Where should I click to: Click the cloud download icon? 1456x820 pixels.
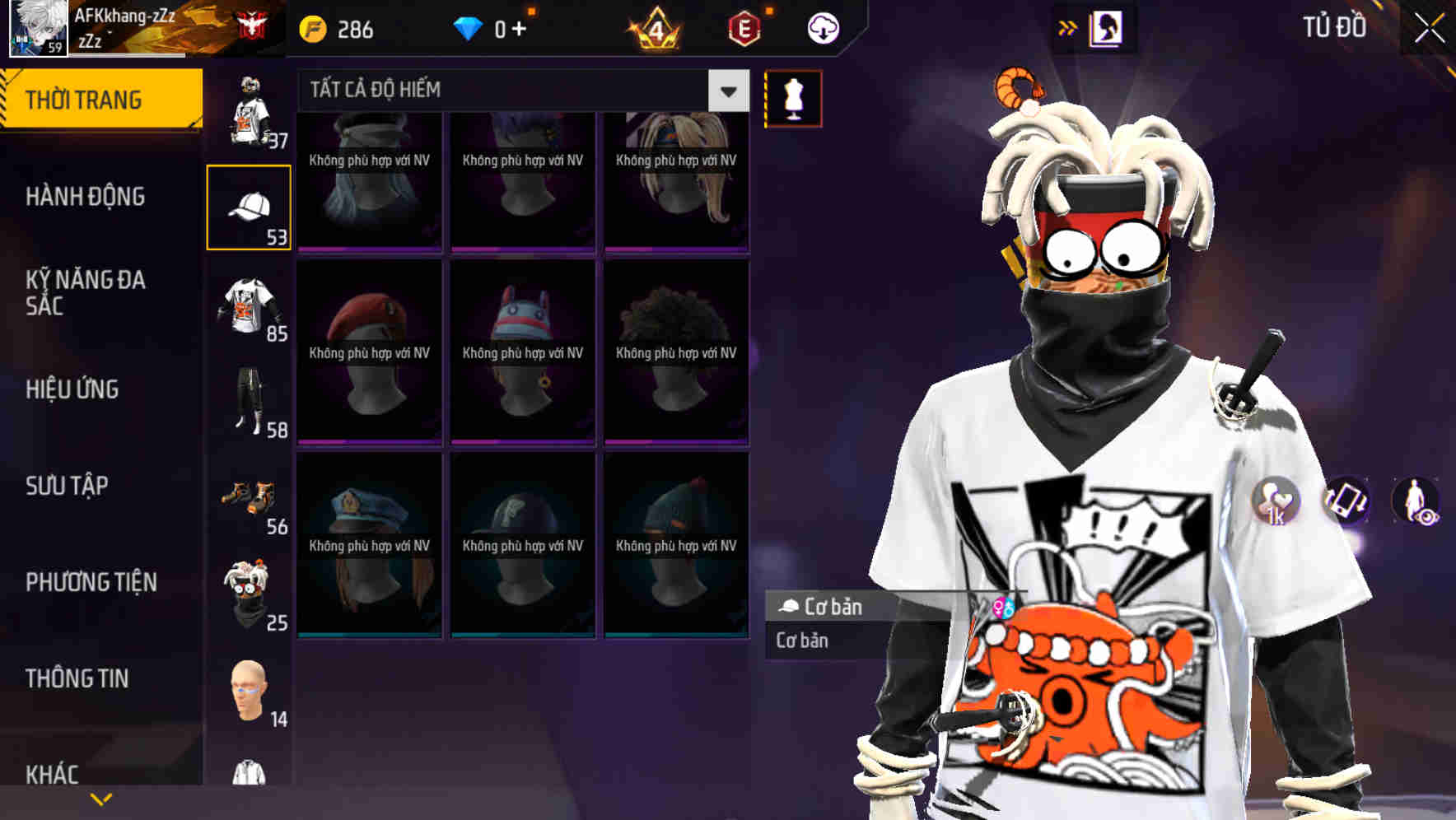pos(823,27)
